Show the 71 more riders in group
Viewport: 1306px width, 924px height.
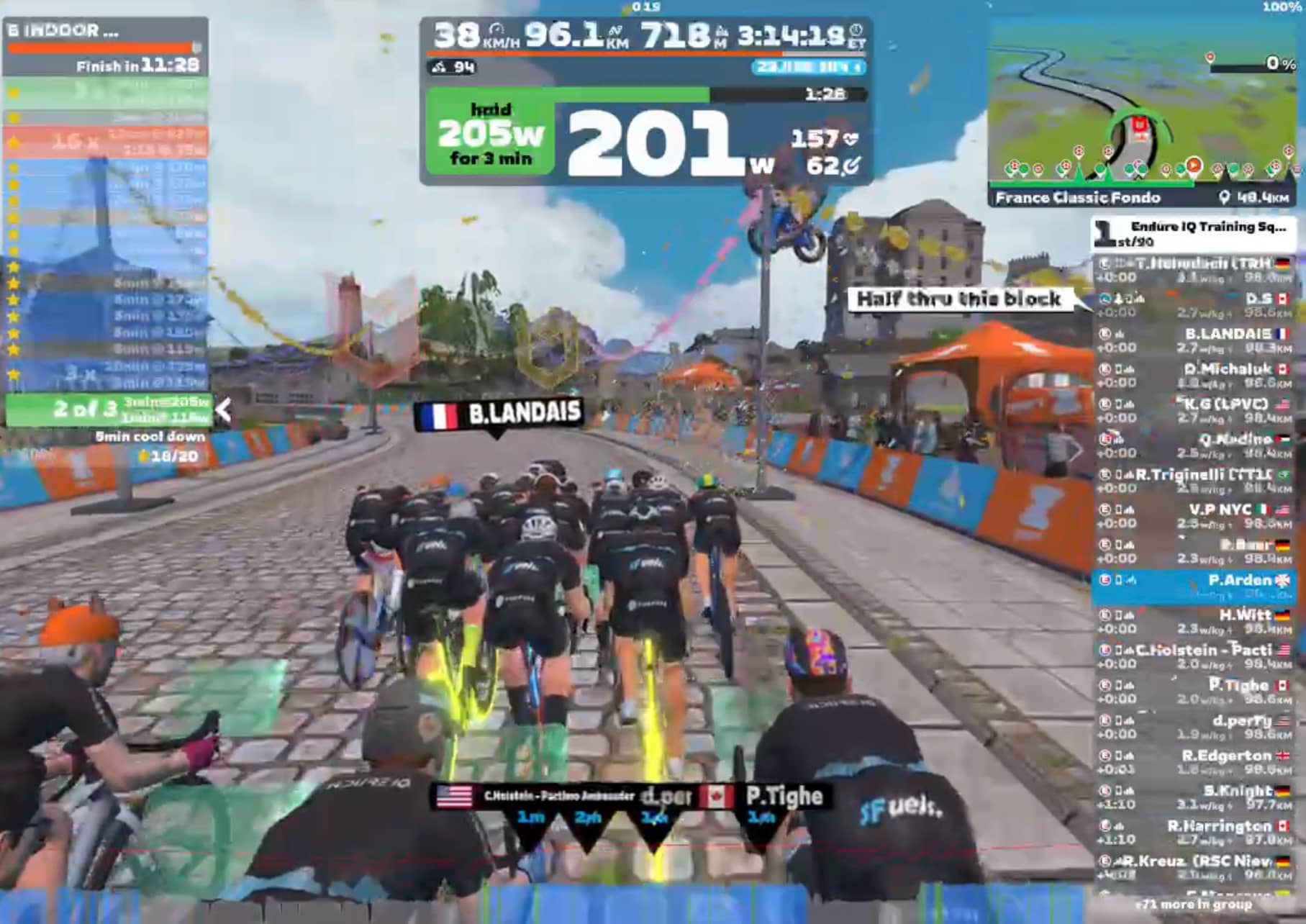click(x=1194, y=905)
